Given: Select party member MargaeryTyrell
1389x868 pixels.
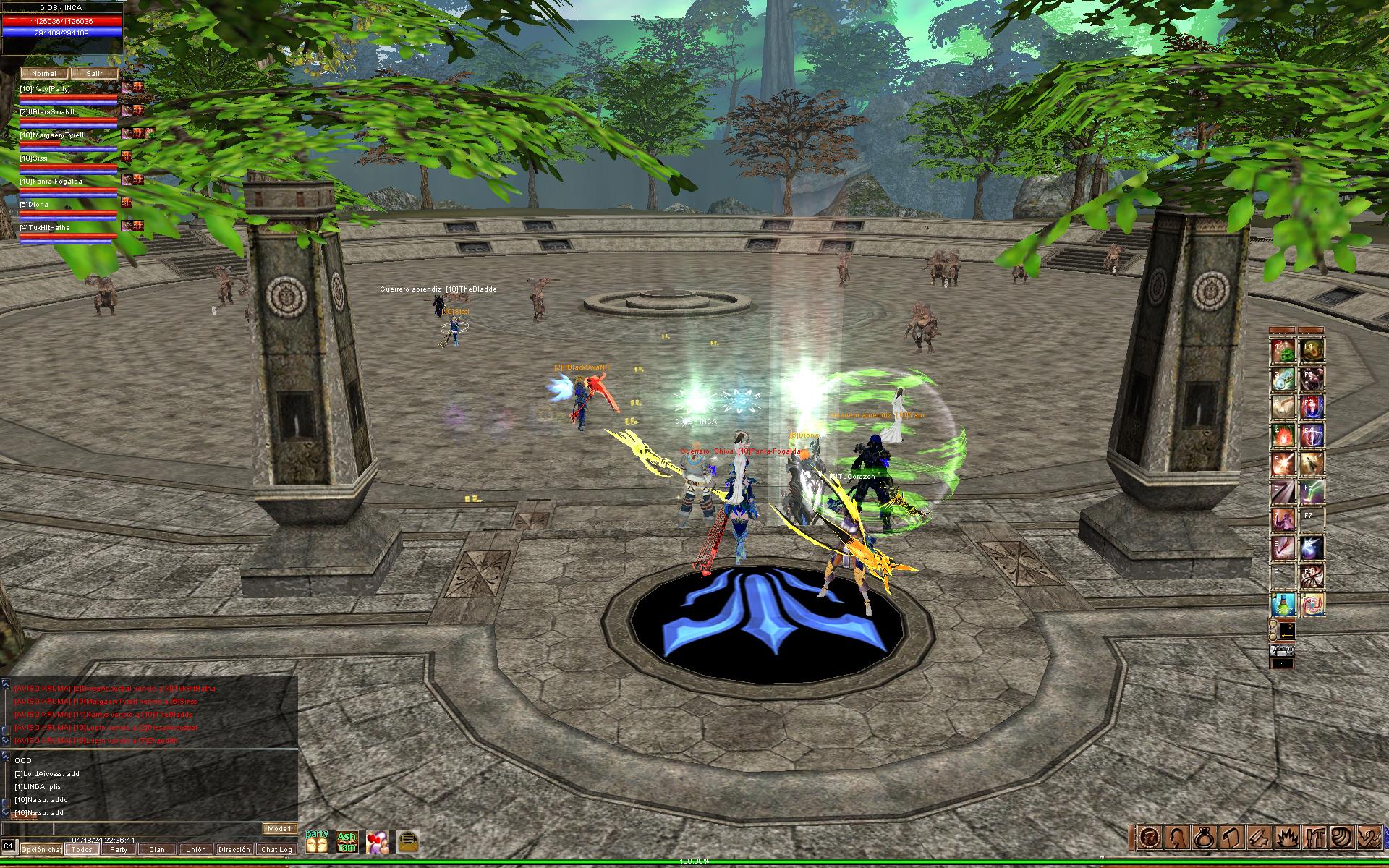Looking at the screenshot, I should pyautogui.click(x=52, y=135).
